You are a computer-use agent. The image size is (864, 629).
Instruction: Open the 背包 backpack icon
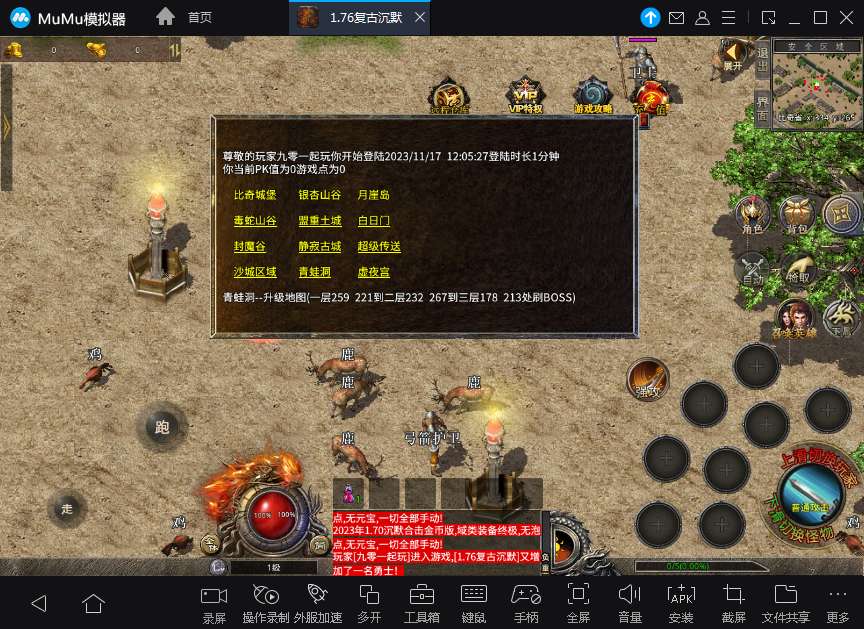796,215
